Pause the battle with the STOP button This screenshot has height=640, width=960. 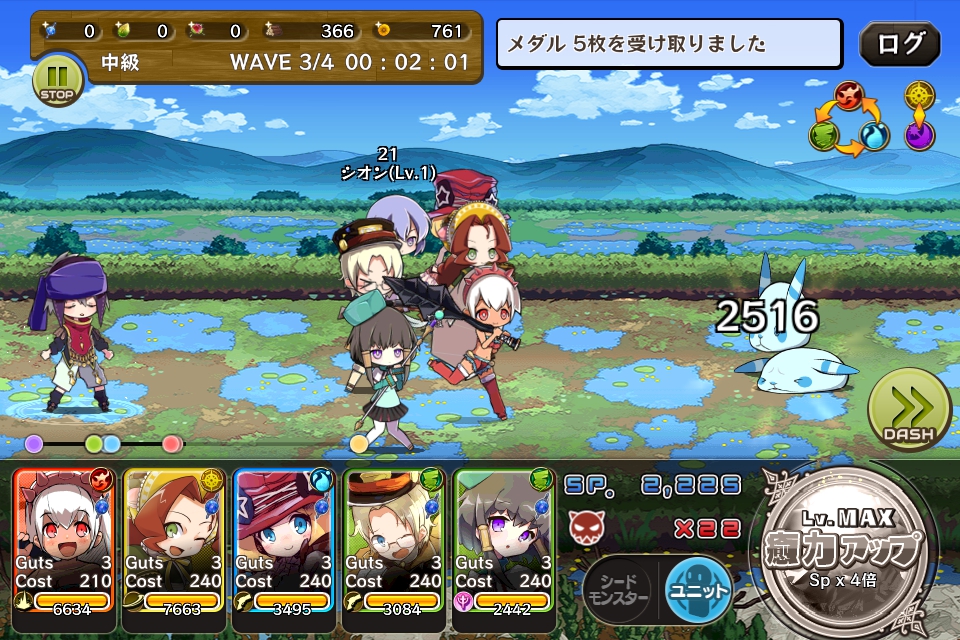coord(57,79)
